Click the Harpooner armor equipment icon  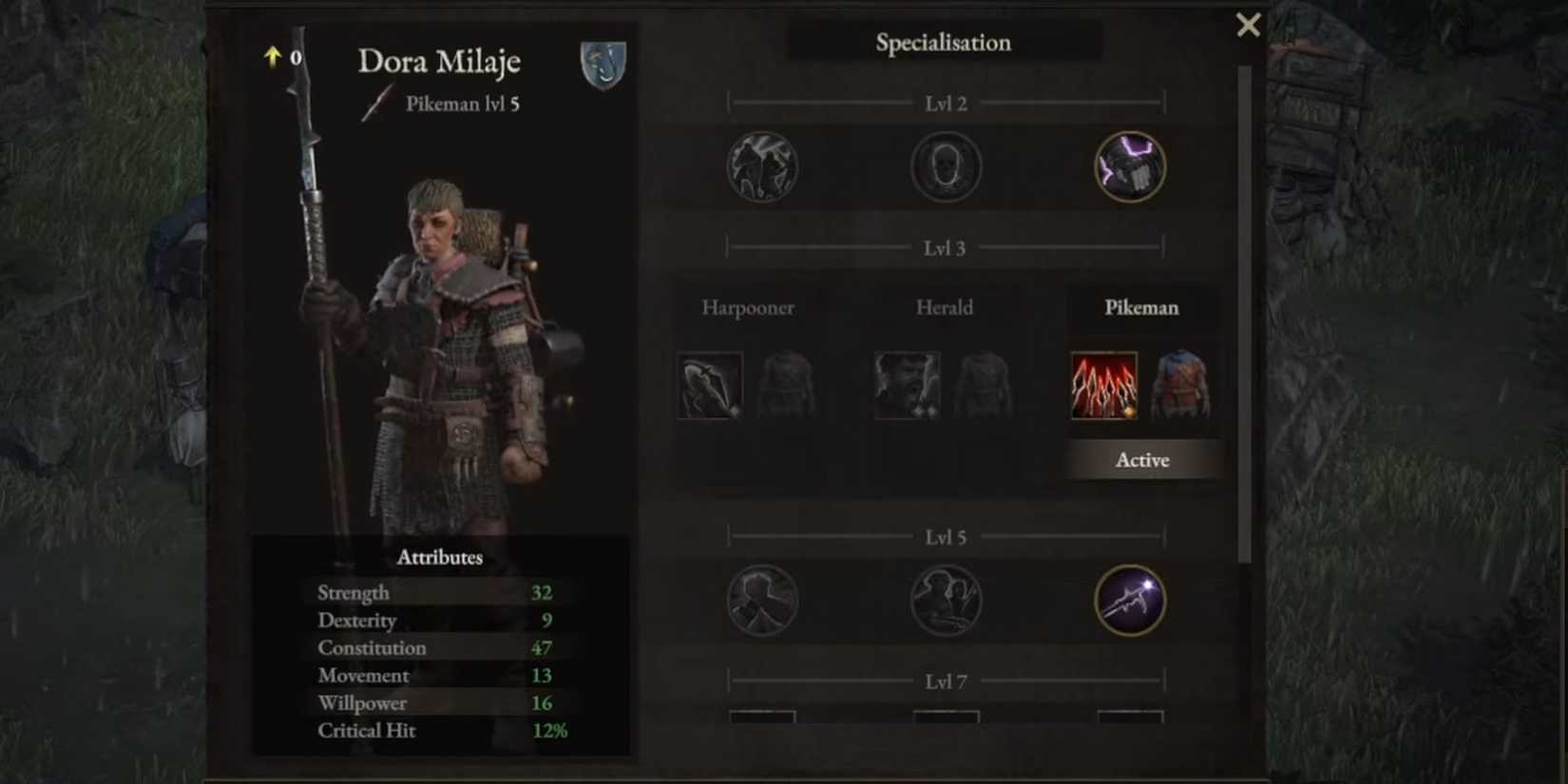click(x=788, y=384)
